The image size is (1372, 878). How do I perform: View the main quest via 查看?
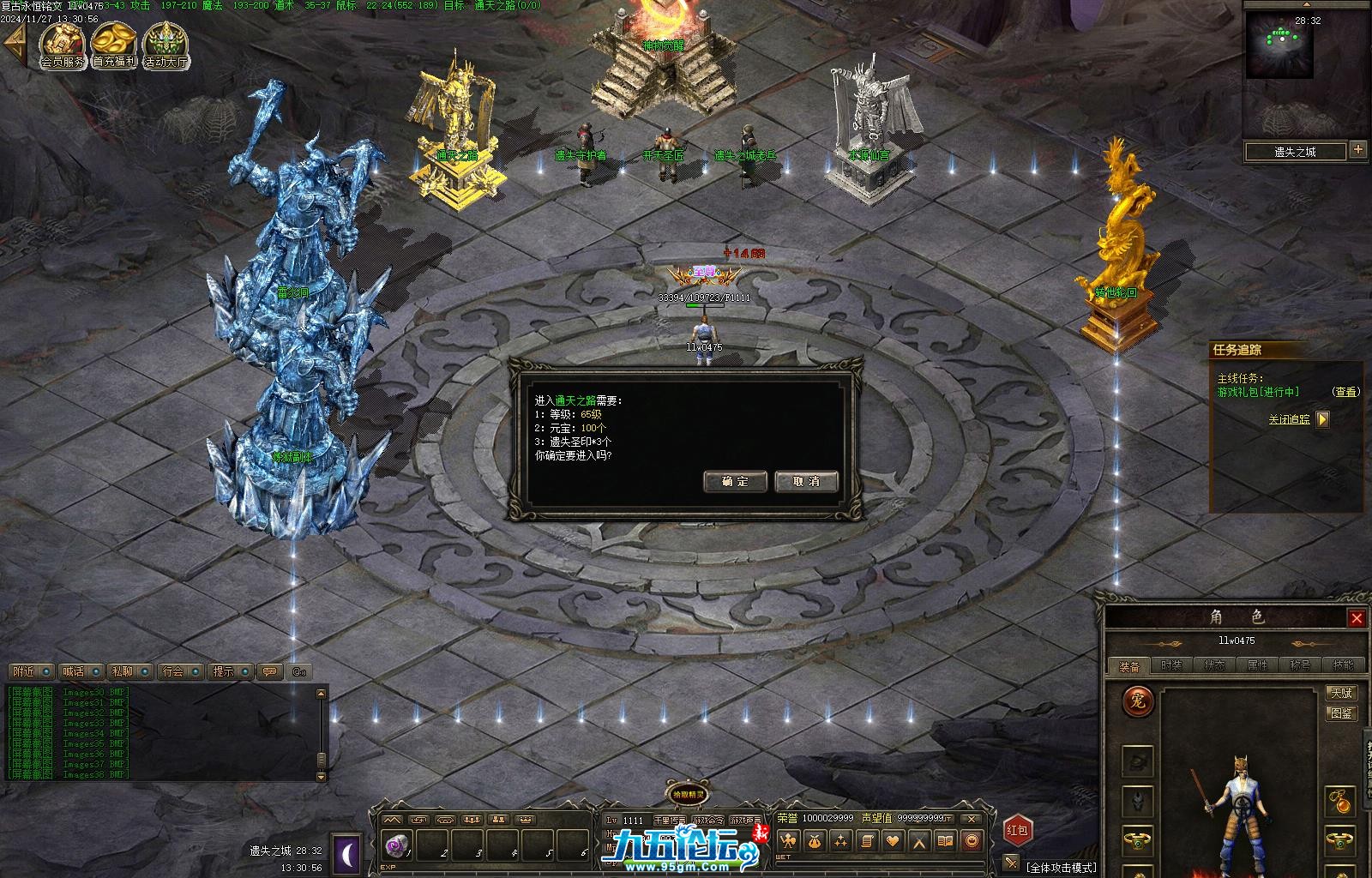[x=1346, y=392]
